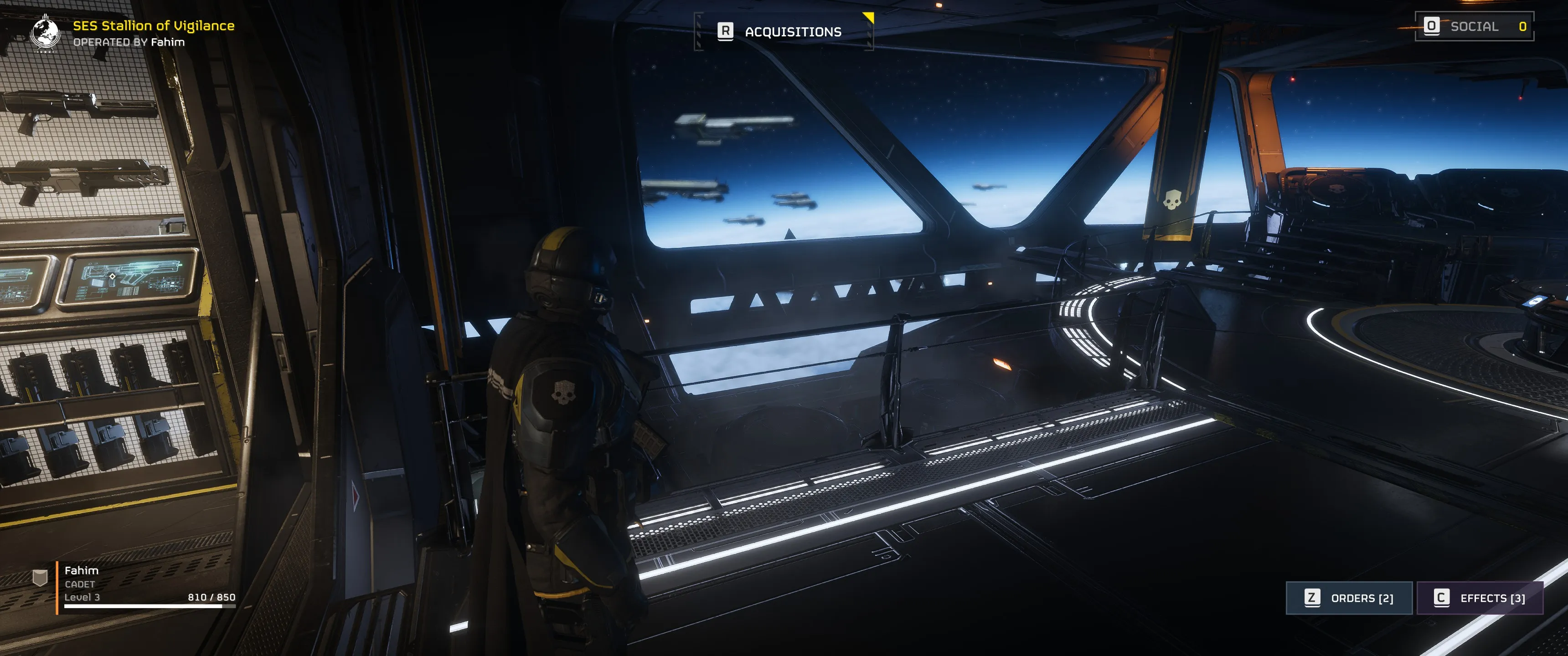
Task: Click the SES Stallion of Vigilance title
Action: [154, 26]
